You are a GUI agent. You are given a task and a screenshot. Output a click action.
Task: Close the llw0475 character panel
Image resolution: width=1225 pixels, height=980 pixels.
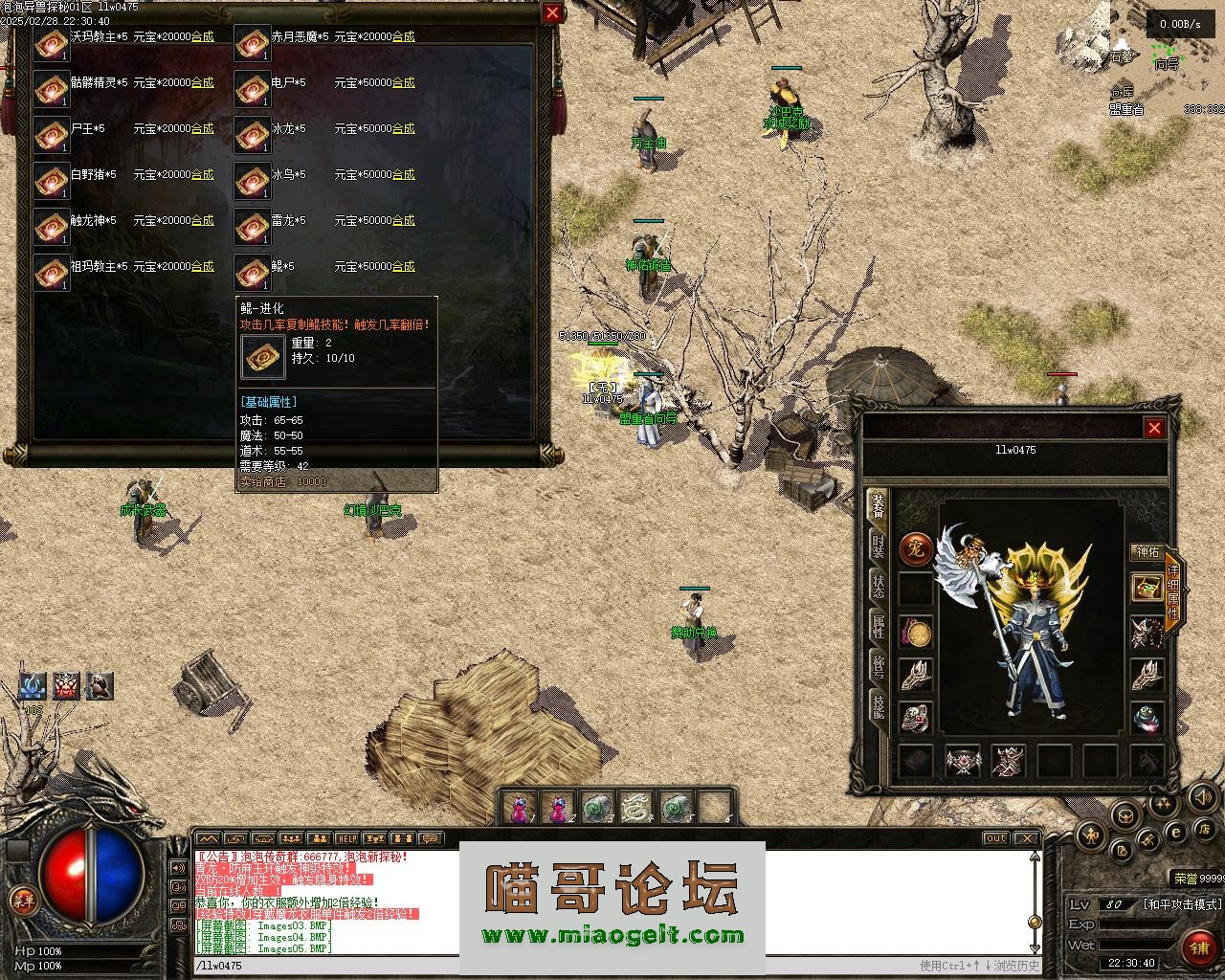point(1154,428)
